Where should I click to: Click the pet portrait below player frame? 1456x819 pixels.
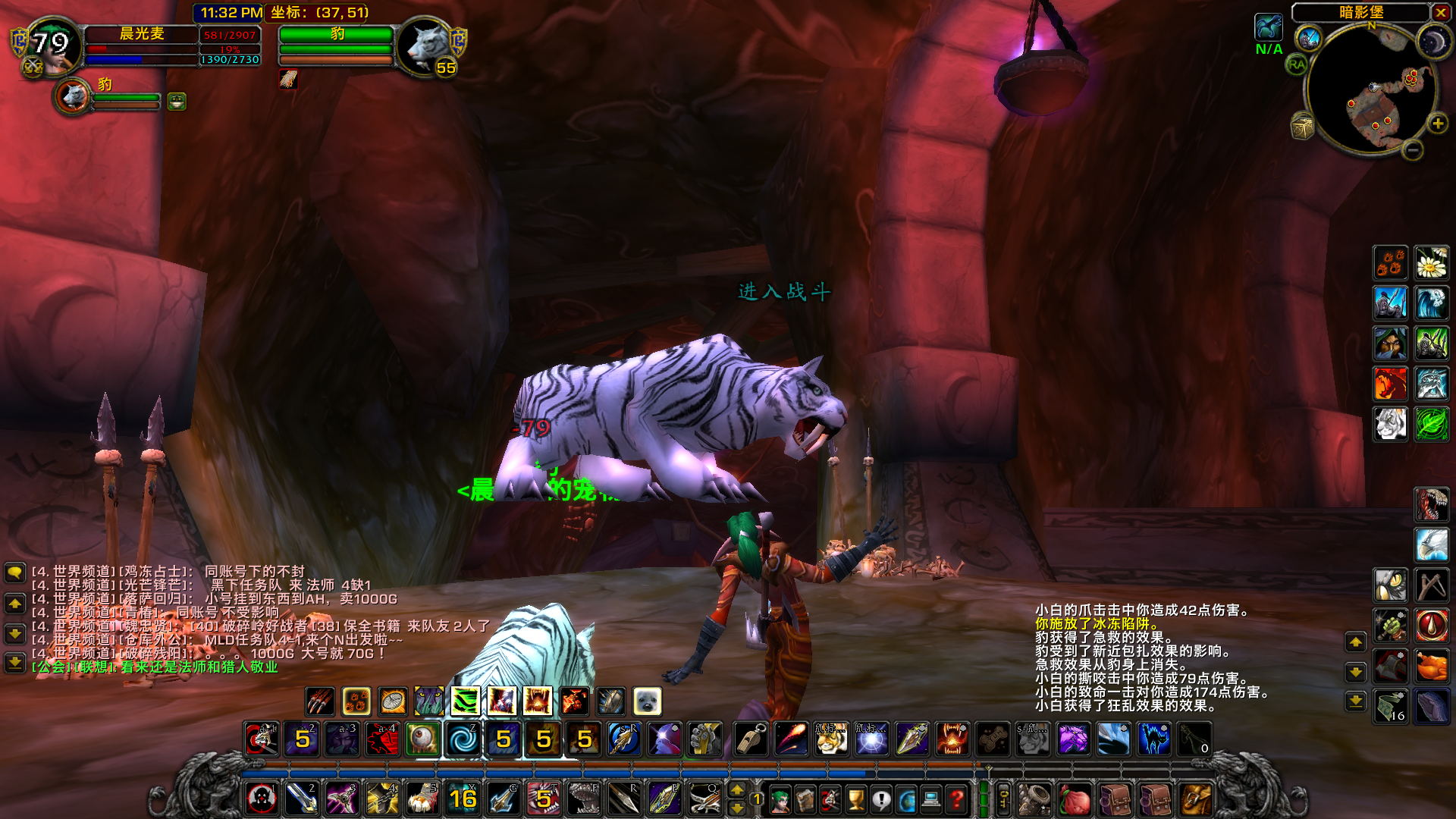(x=74, y=97)
